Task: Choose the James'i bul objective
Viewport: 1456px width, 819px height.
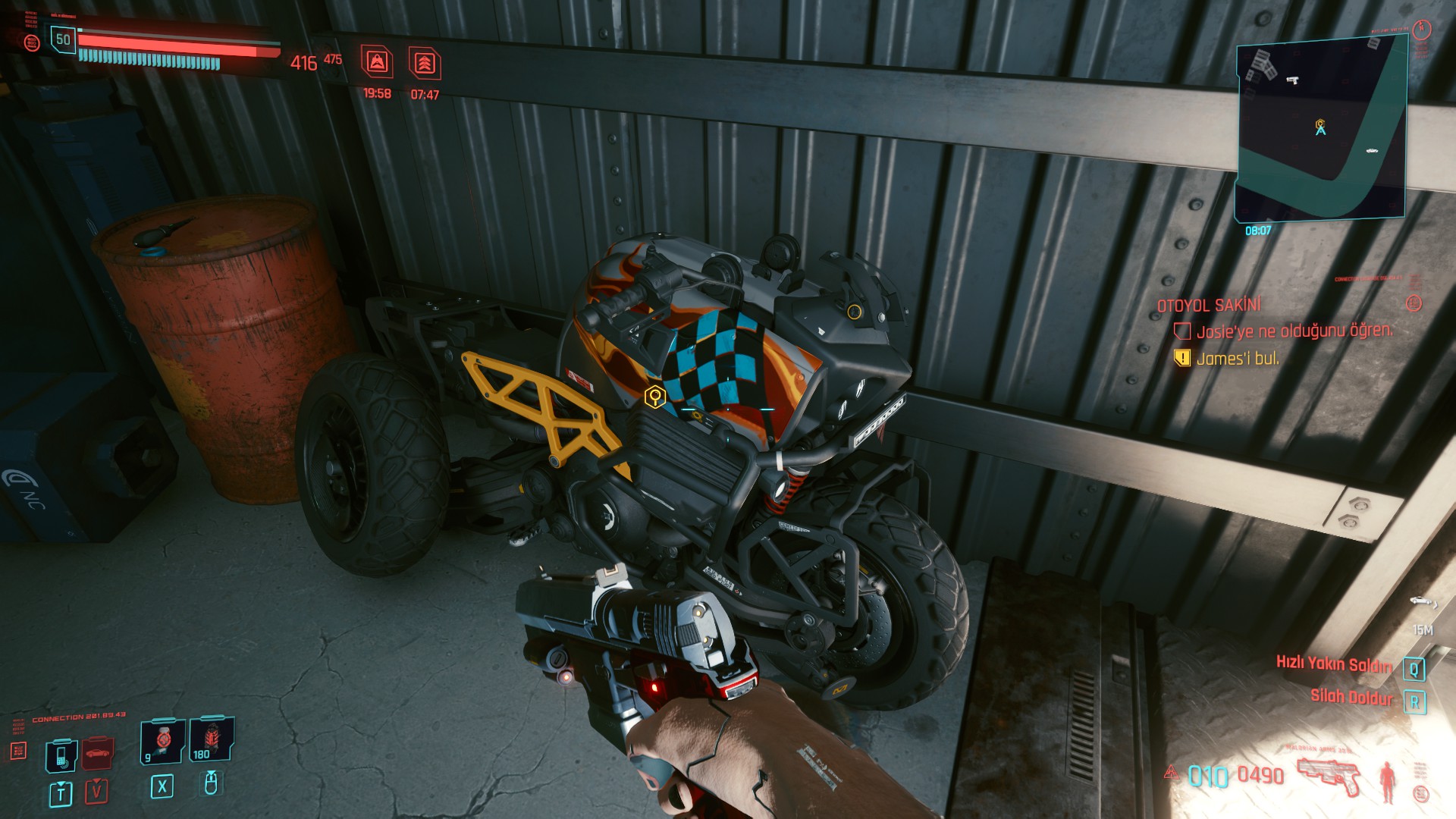Action: pos(1237,359)
